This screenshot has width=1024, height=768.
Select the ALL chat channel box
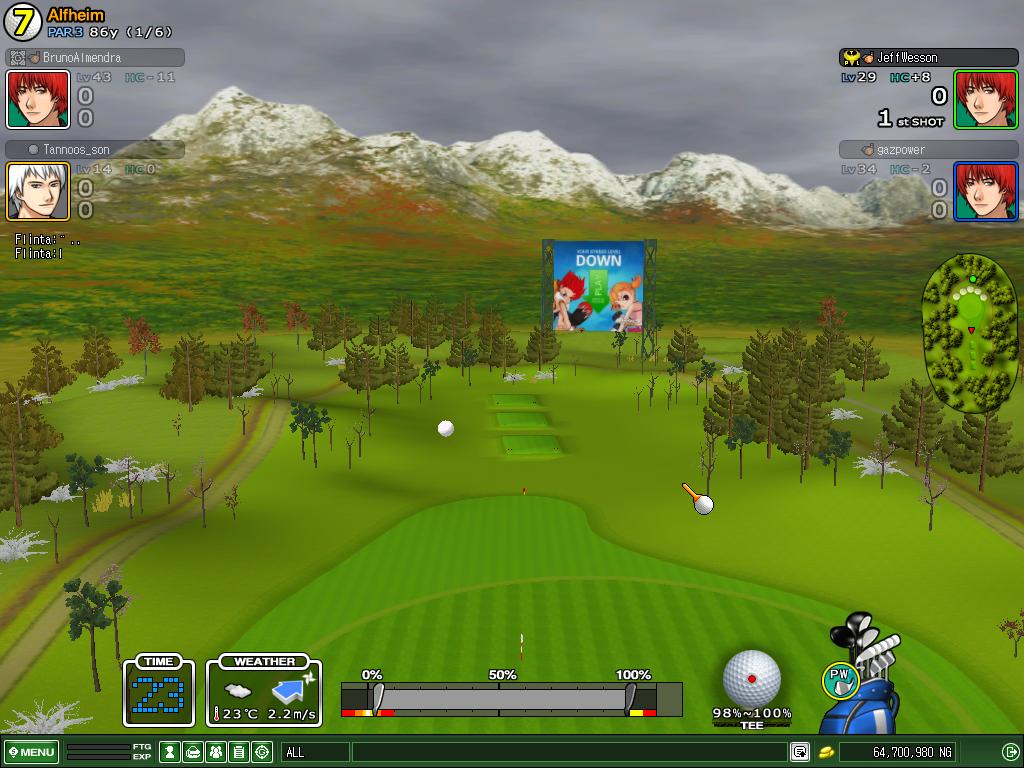[315, 752]
